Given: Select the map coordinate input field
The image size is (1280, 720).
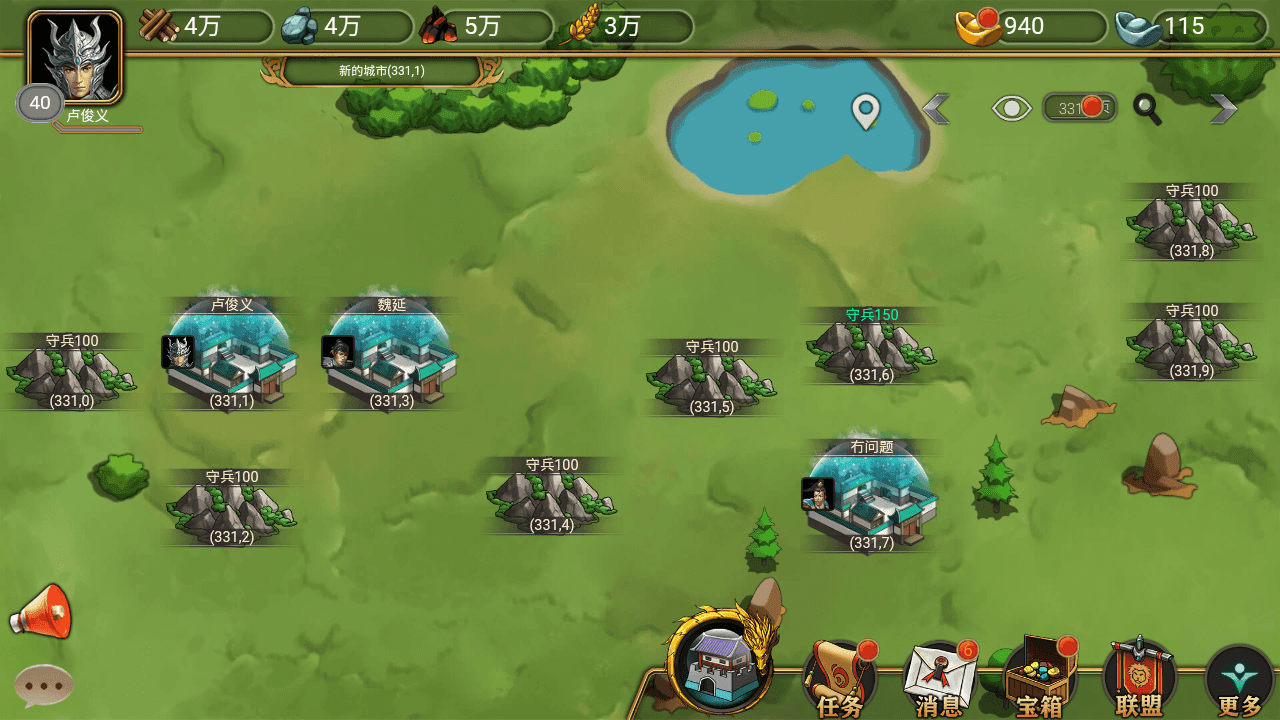Looking at the screenshot, I should 1078,108.
